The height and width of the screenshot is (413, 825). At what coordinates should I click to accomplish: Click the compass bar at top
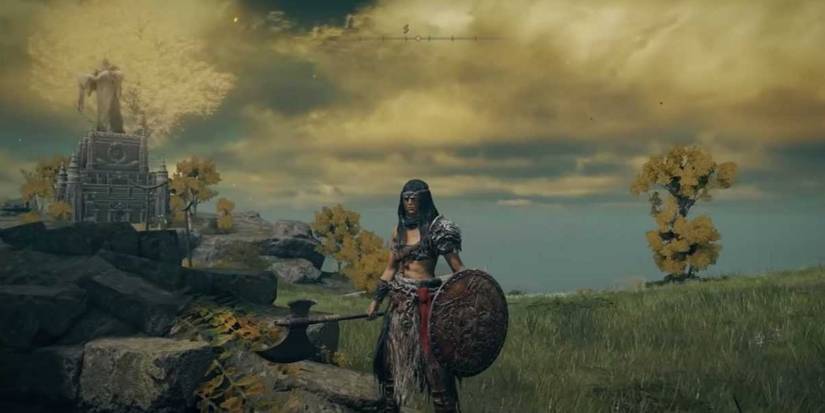[x=416, y=38]
